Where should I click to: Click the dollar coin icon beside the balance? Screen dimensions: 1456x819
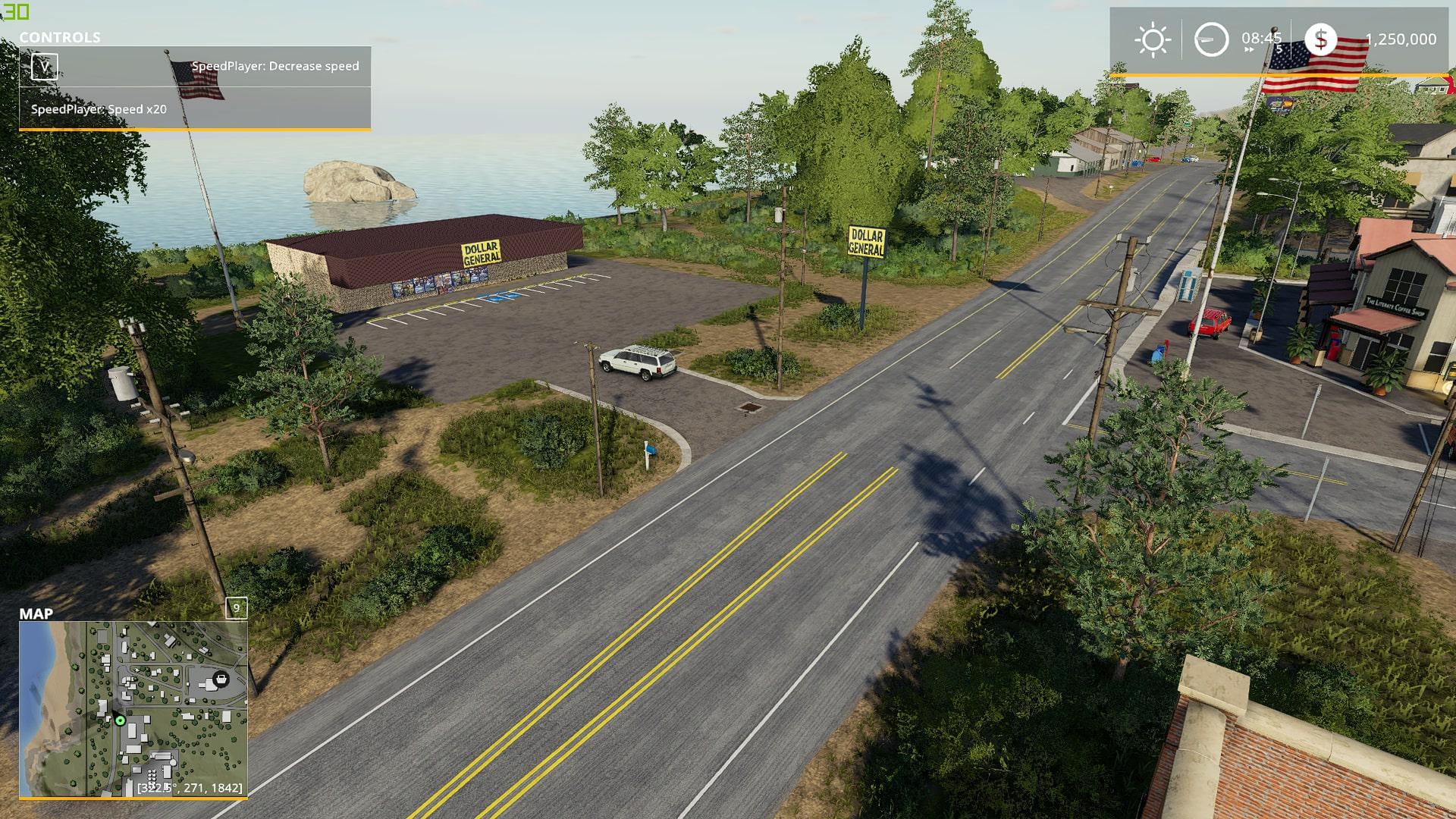click(1321, 38)
